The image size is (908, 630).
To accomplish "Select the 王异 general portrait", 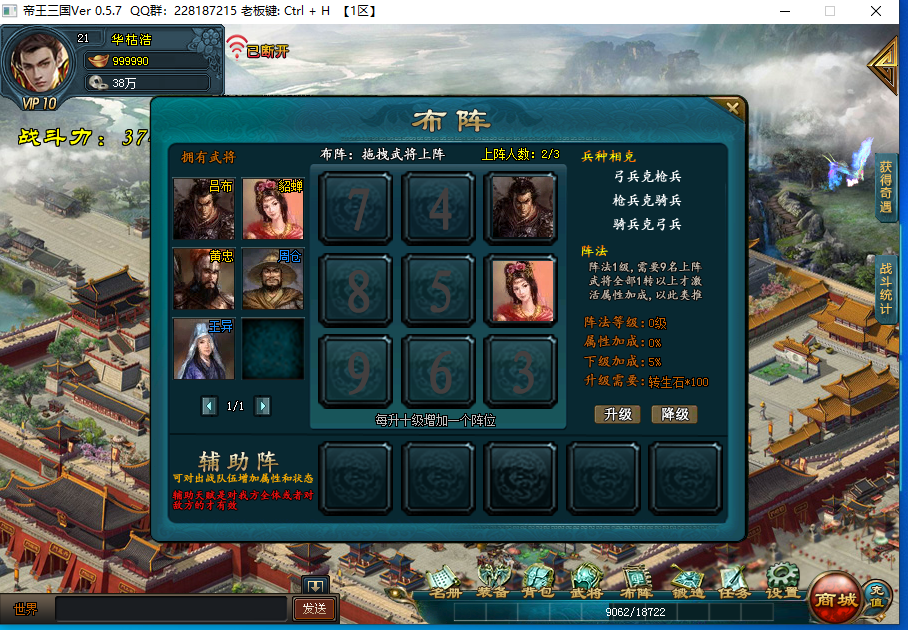I will click(204, 348).
